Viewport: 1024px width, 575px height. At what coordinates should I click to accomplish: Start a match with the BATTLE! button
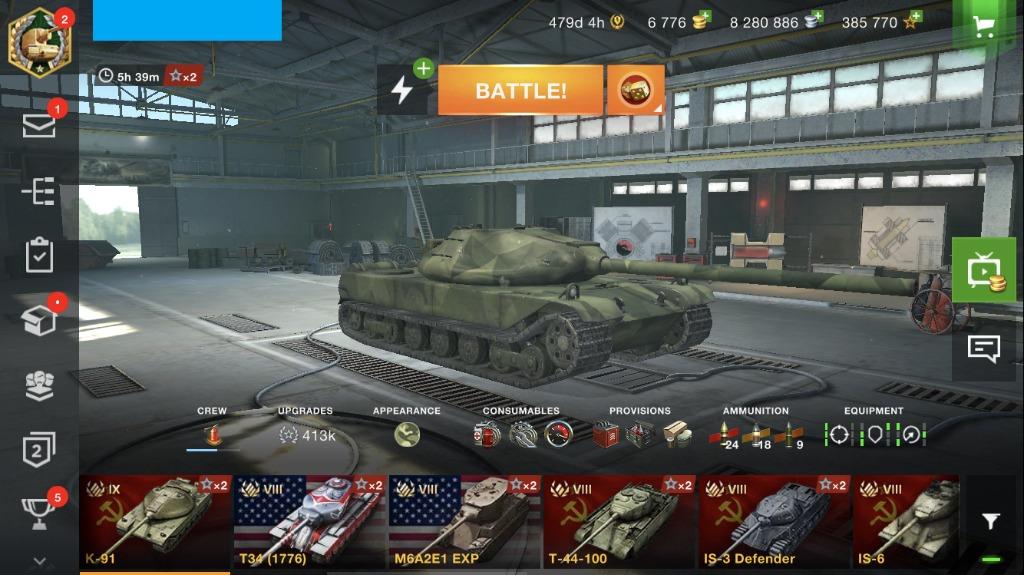tap(520, 91)
